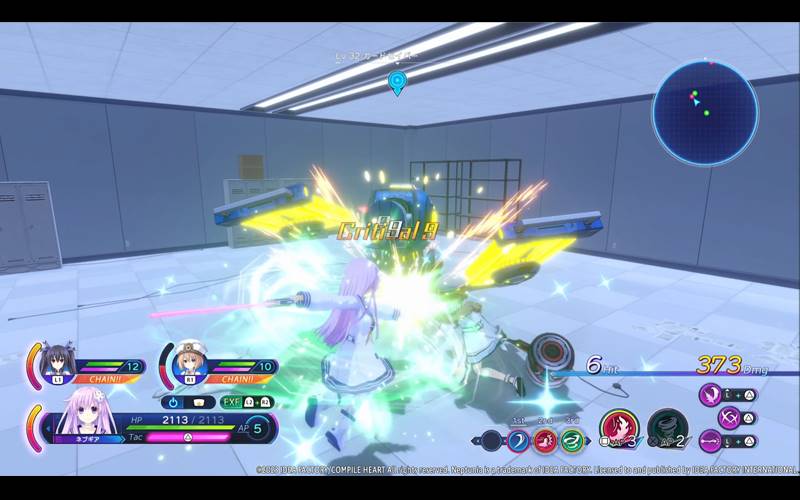Activate the dark tornado AP 2 skill
This screenshot has width=800, height=500.
[x=666, y=429]
